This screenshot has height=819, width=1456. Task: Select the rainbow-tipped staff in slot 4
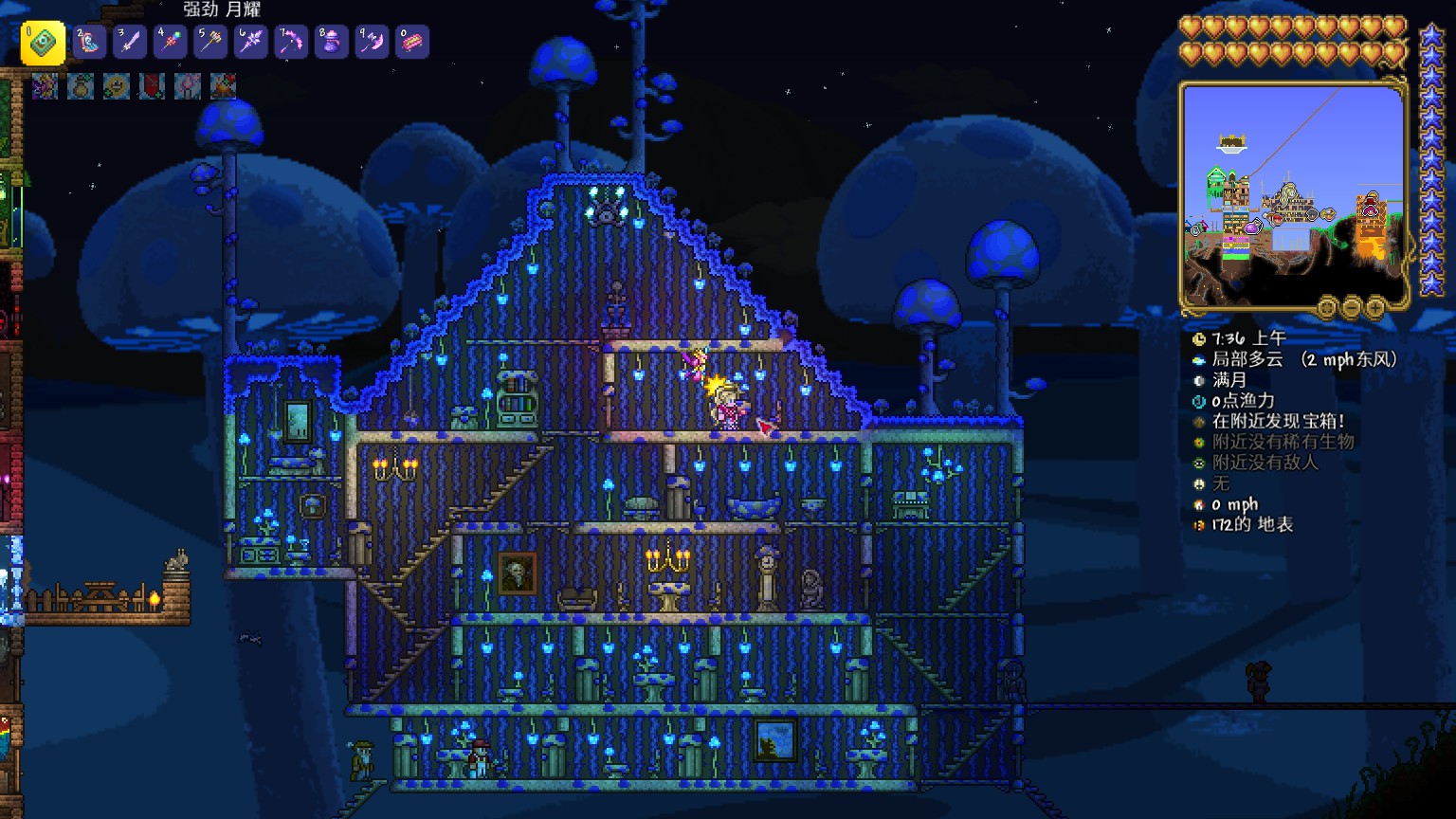(x=170, y=42)
